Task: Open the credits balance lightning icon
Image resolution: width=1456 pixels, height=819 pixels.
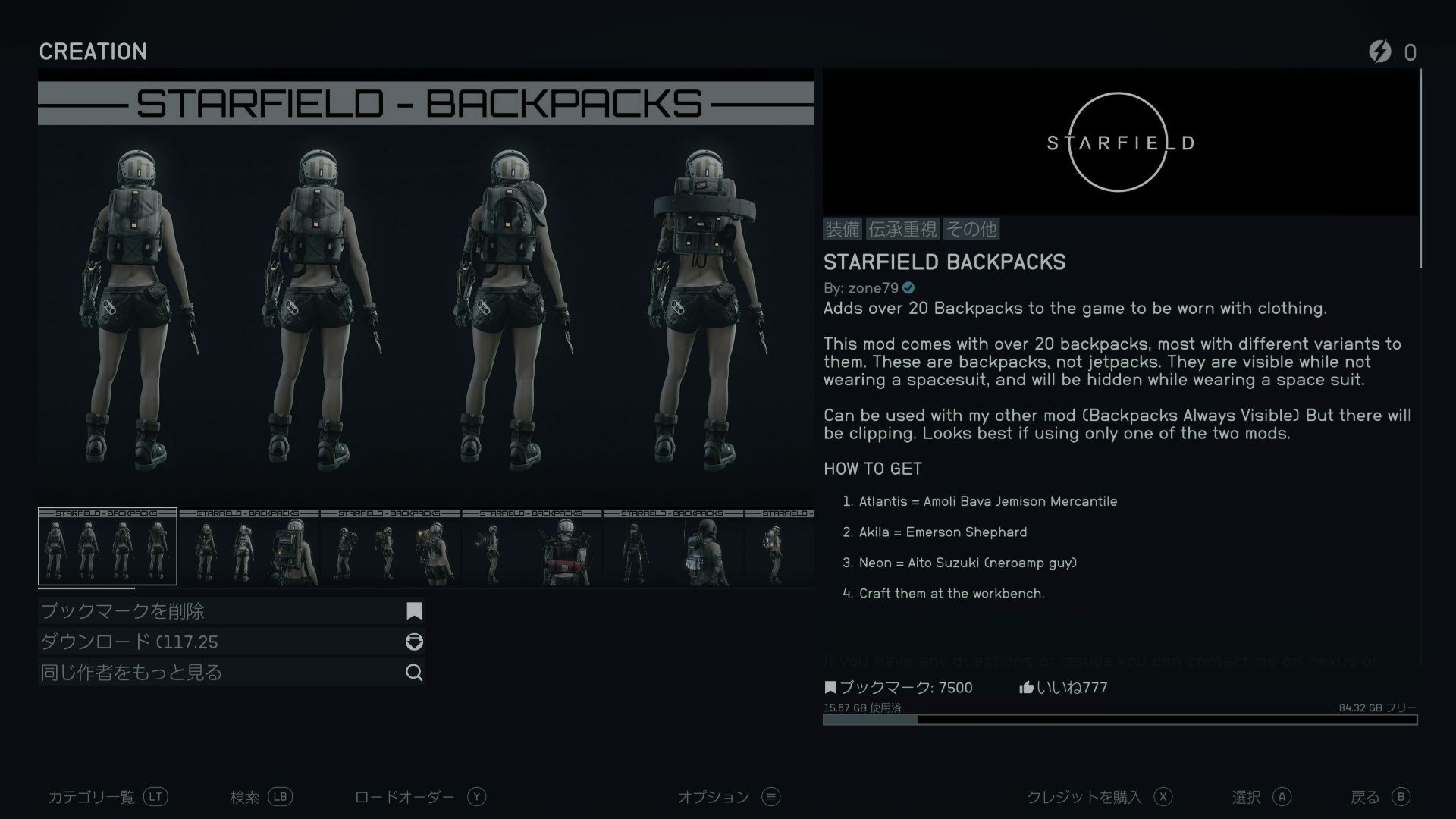Action: click(1380, 52)
